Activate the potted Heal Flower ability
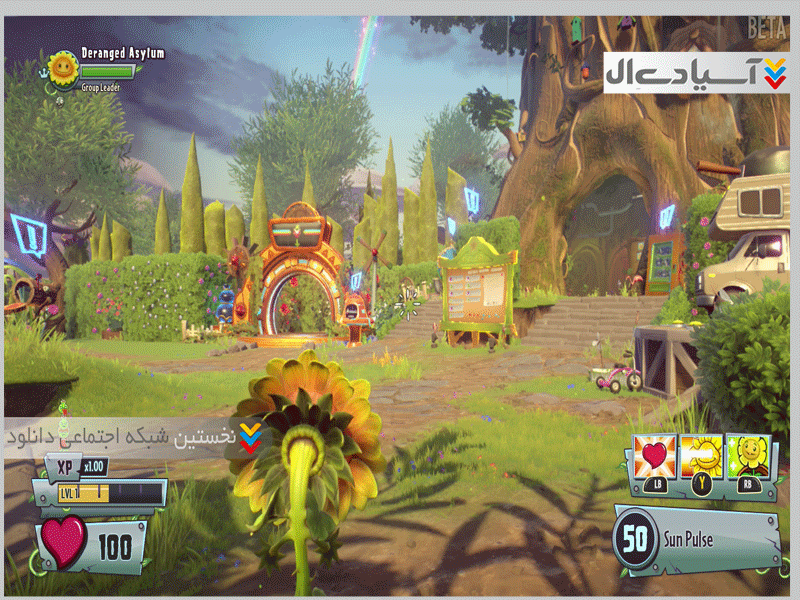This screenshot has width=800, height=600. (749, 459)
